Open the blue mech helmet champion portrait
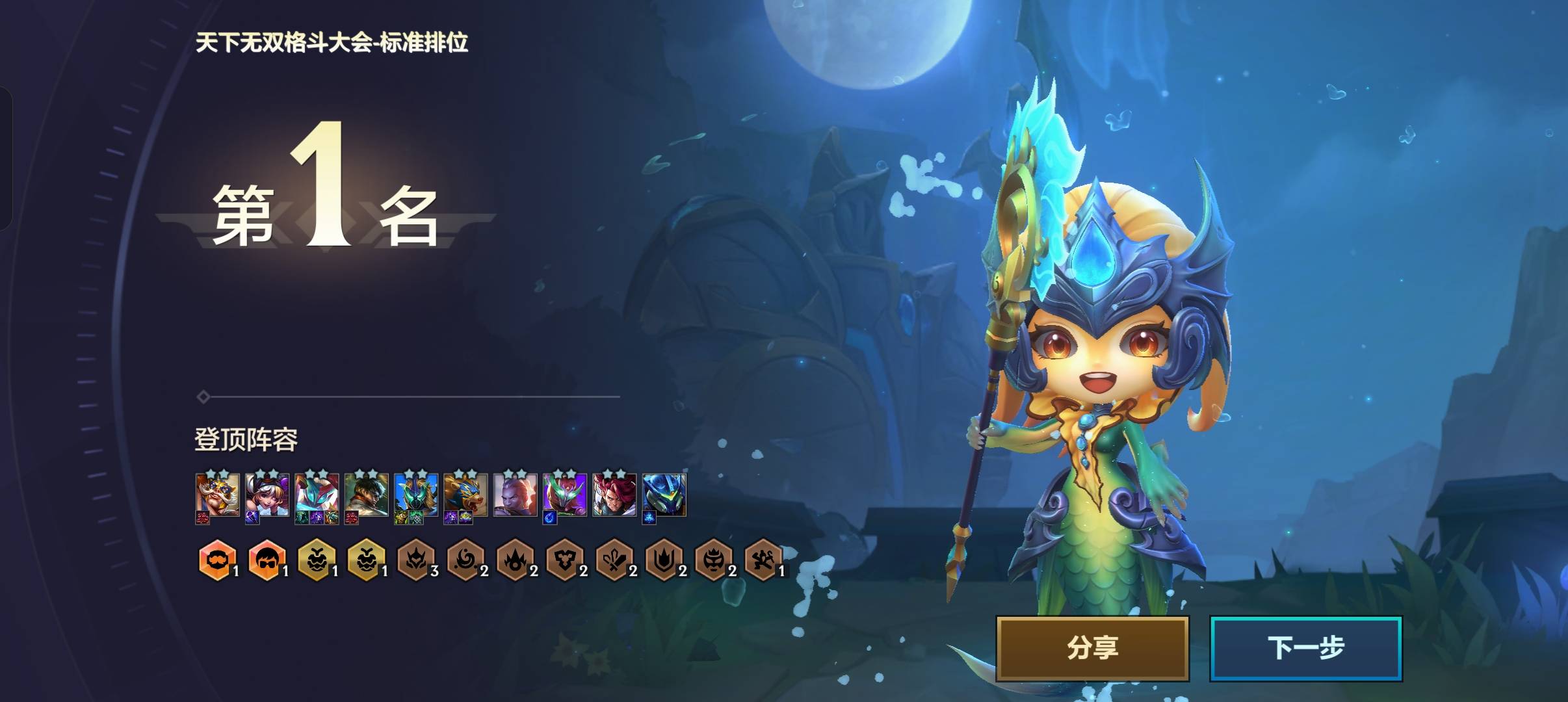 [x=664, y=495]
